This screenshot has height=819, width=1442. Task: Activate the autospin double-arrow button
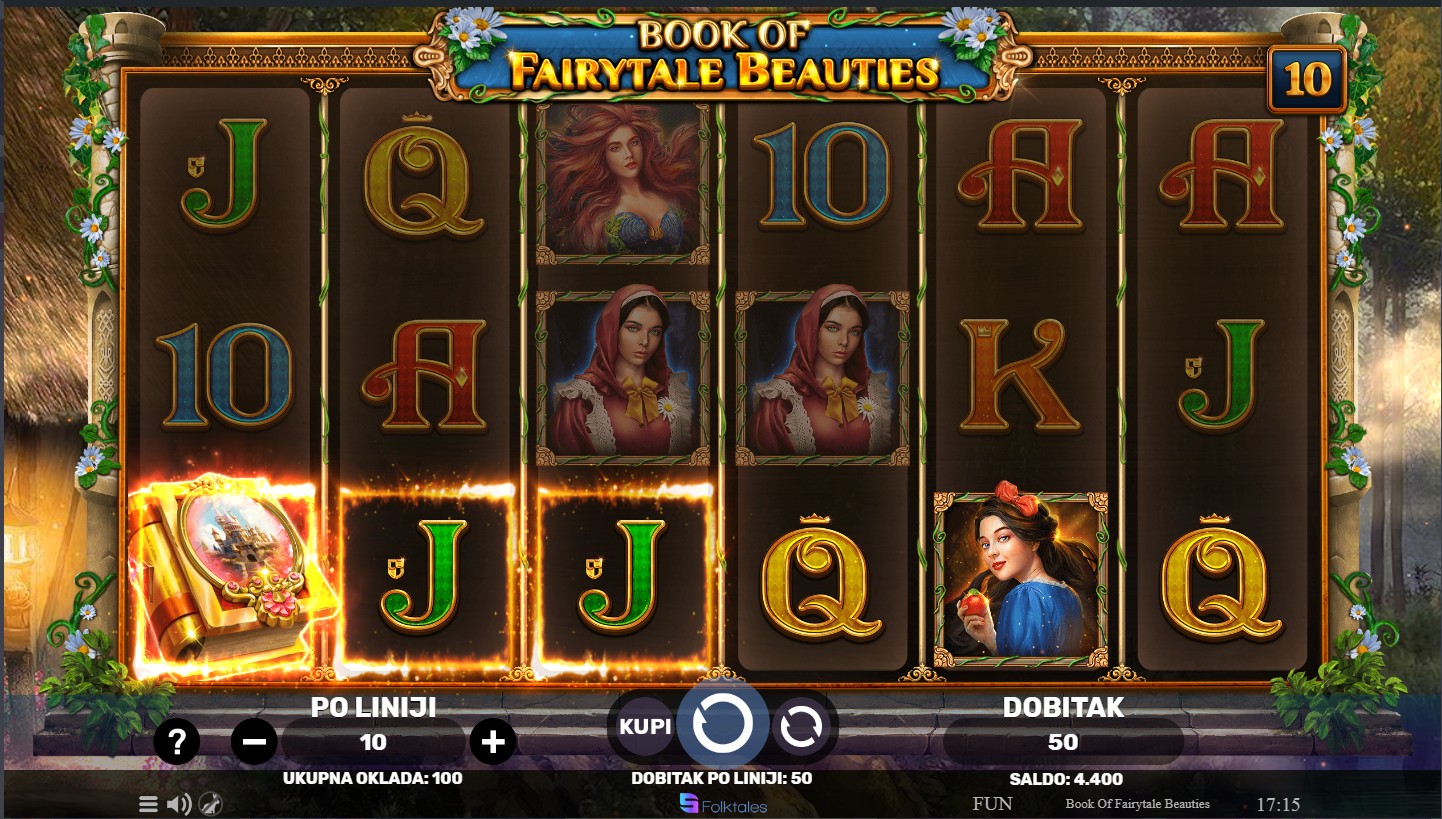[x=801, y=727]
